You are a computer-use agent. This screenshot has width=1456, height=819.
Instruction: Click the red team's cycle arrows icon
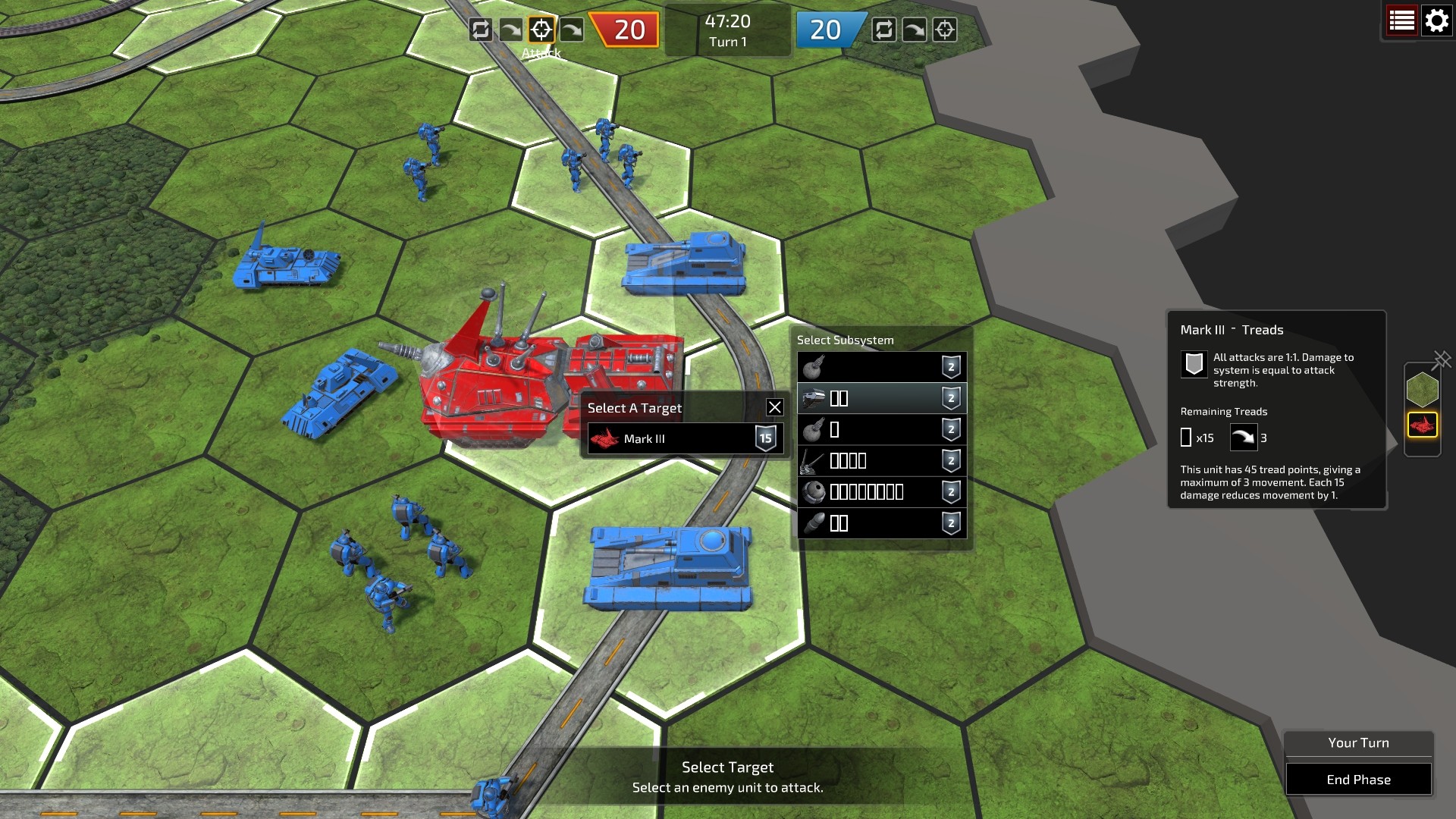[480, 30]
